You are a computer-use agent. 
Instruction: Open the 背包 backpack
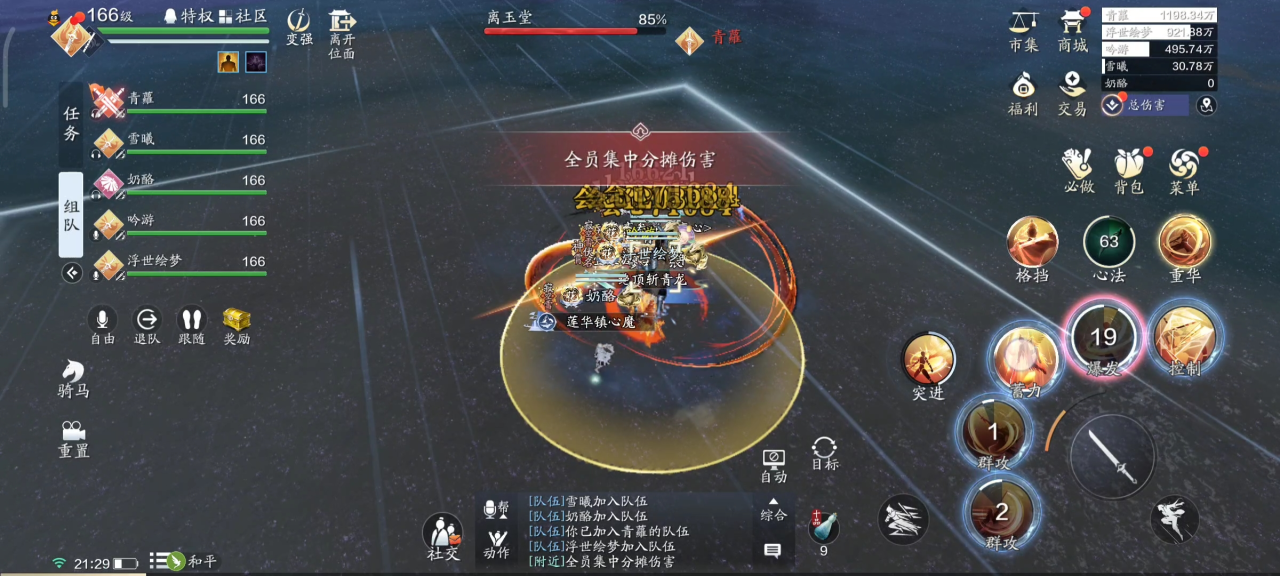(1129, 170)
